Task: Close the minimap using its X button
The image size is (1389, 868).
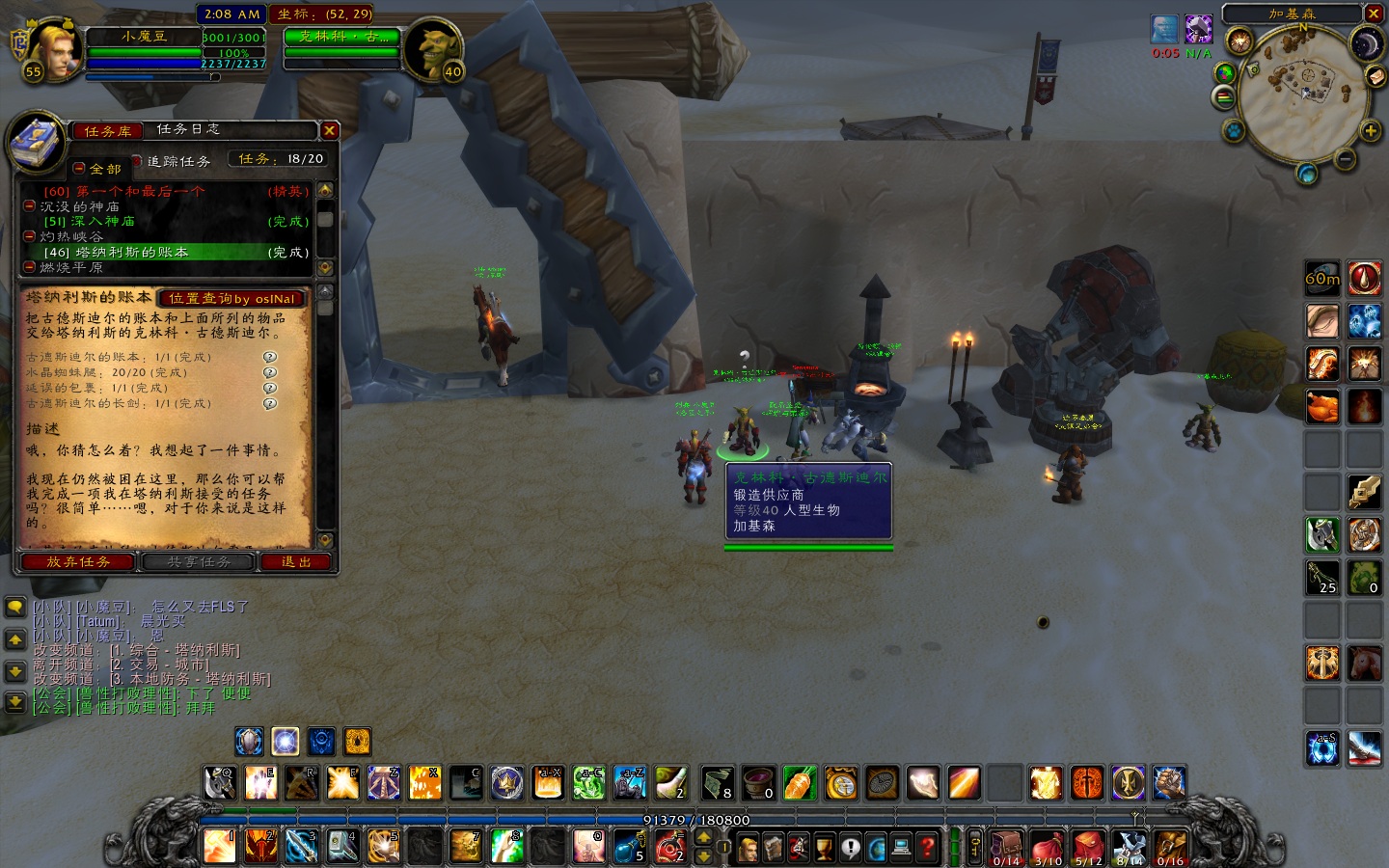Action: point(1374,14)
